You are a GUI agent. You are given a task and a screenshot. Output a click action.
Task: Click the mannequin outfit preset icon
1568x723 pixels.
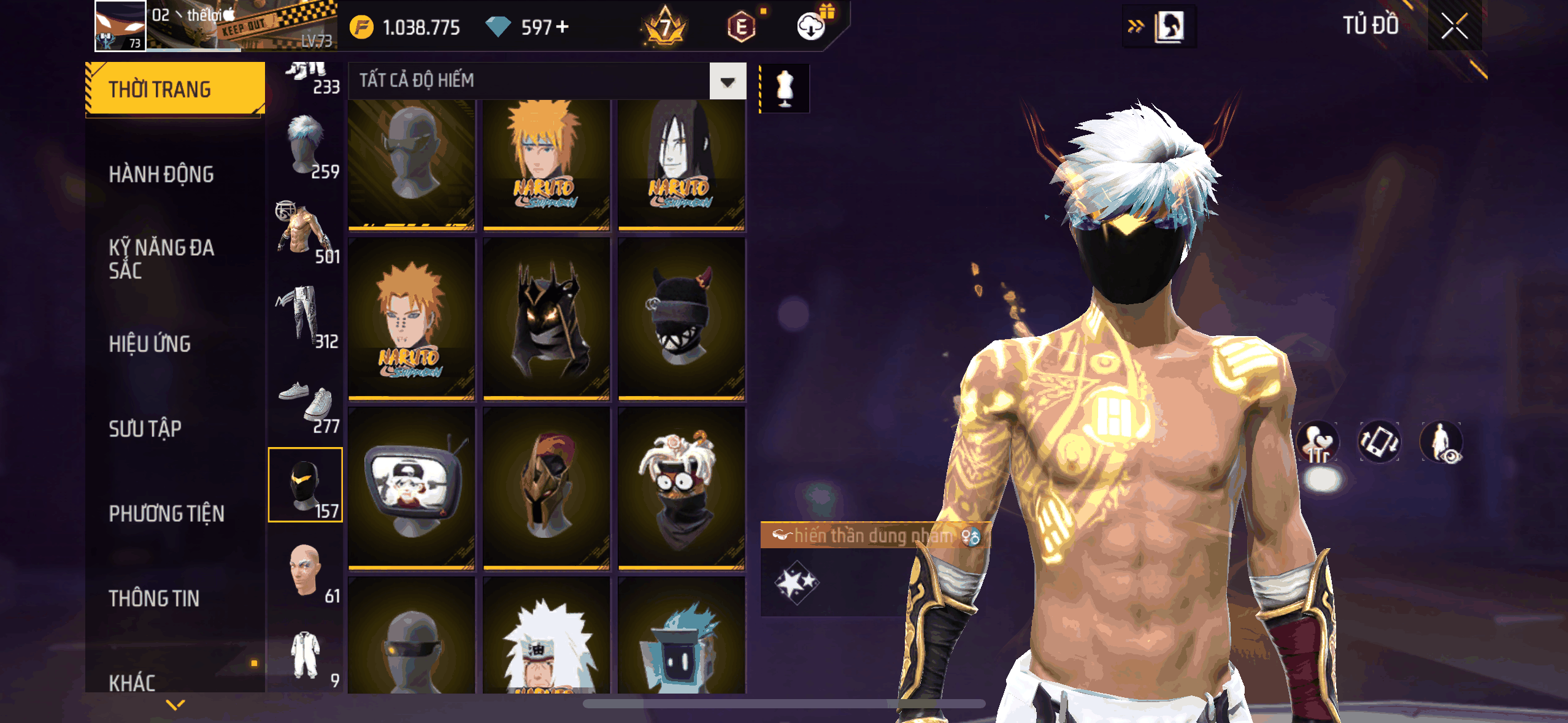pyautogui.click(x=785, y=89)
